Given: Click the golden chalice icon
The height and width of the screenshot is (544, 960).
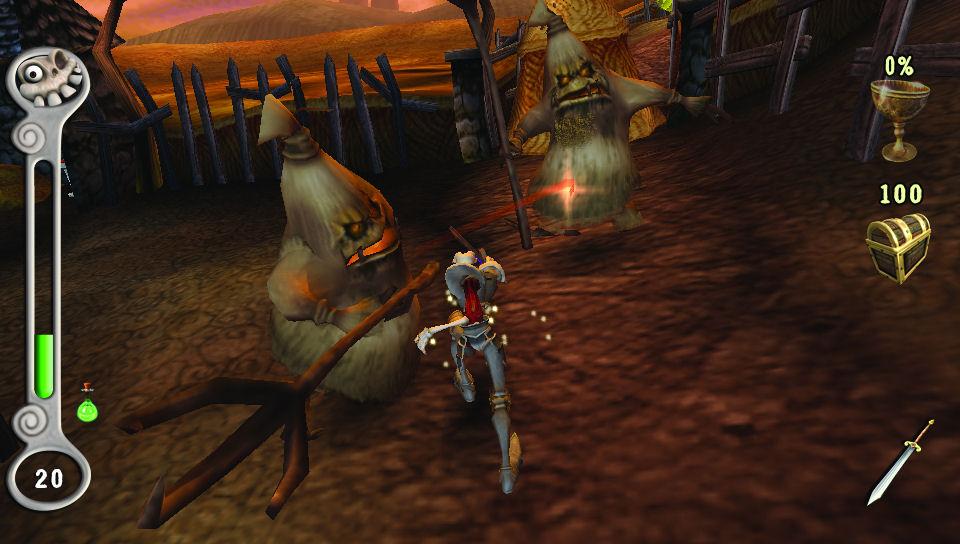Looking at the screenshot, I should [895, 119].
